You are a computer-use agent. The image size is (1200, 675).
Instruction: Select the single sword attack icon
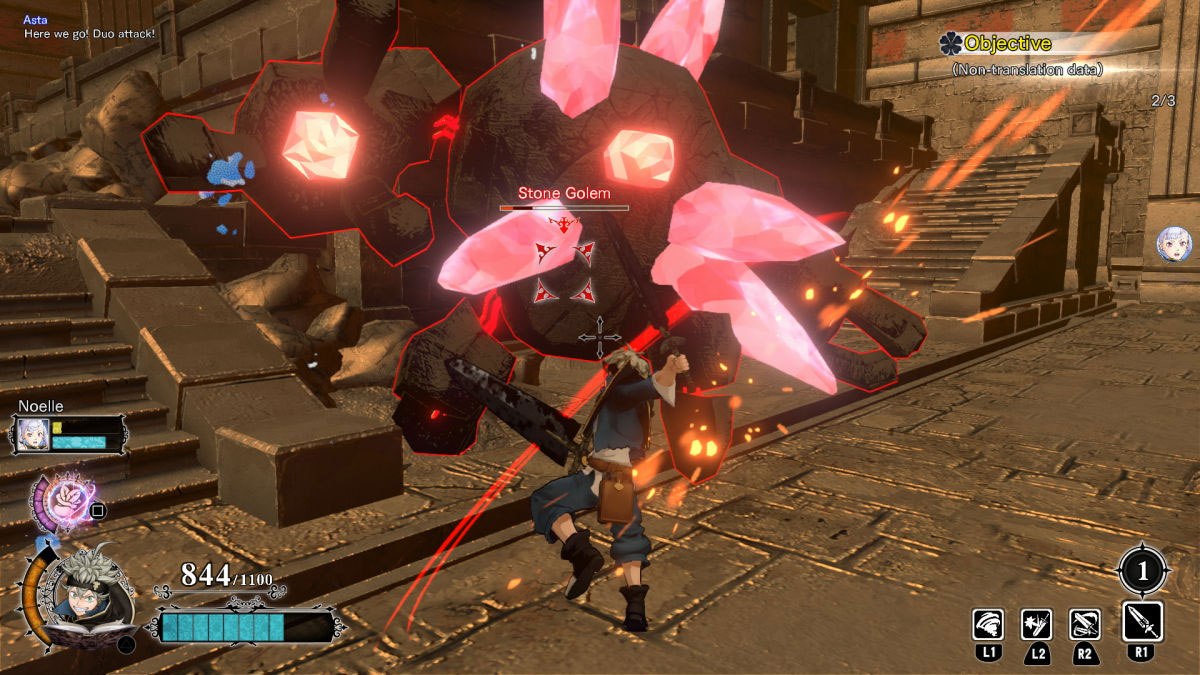pos(1142,622)
